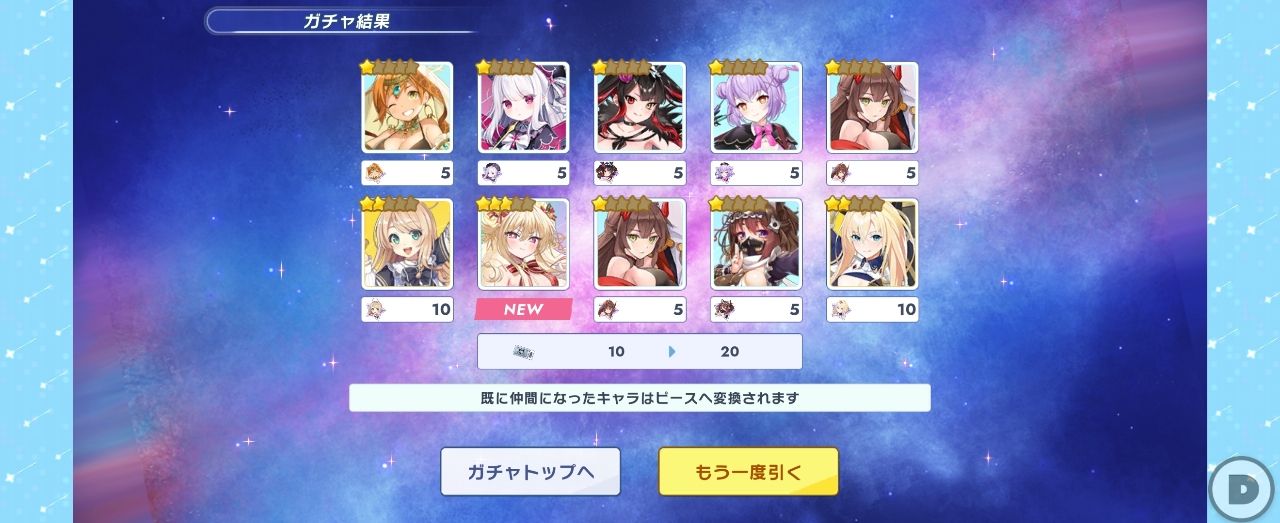Return to gacha top with ガチャトップへ
This screenshot has width=1280, height=523.
click(x=530, y=471)
